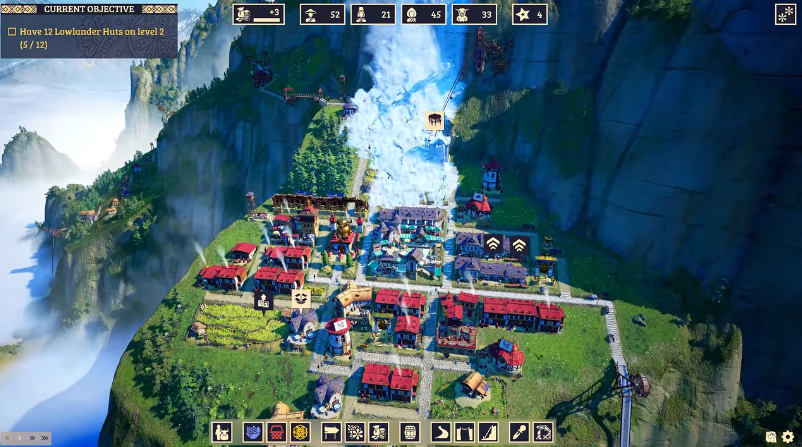Open settings with the gear icon
Image resolution: width=802 pixels, height=447 pixels.
(x=789, y=437)
